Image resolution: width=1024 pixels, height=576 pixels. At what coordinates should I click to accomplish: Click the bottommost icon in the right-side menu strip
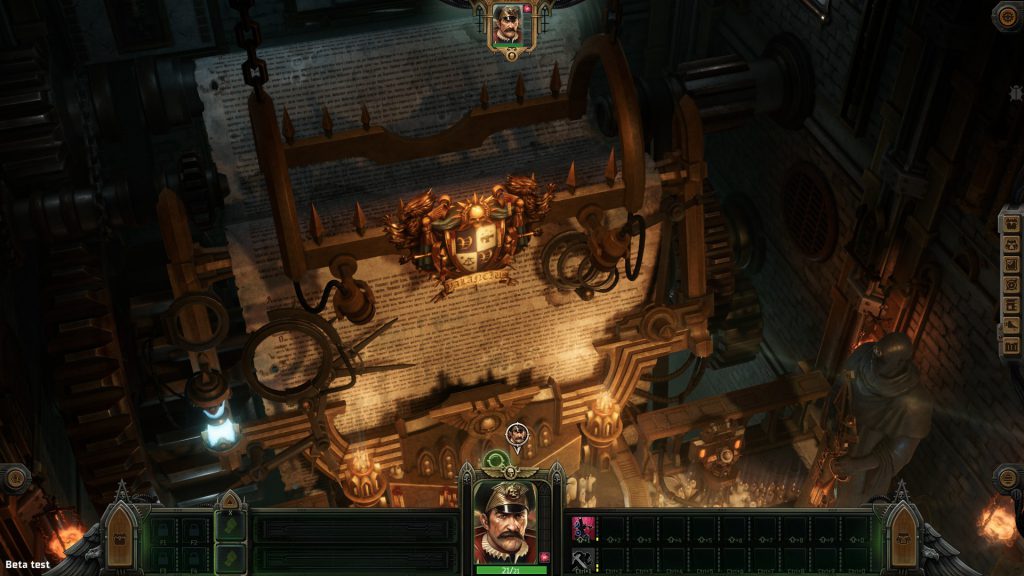pyautogui.click(x=1010, y=346)
